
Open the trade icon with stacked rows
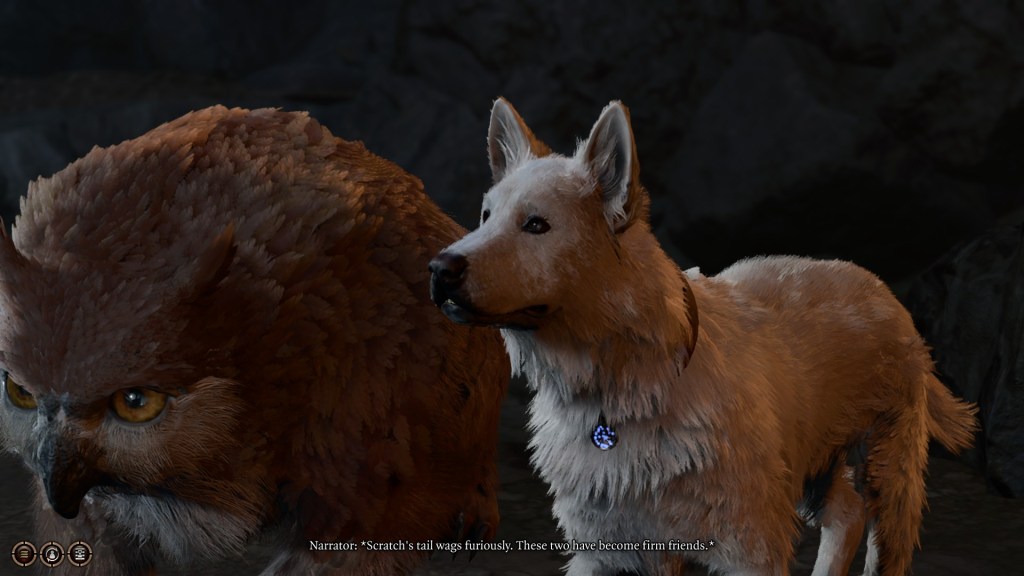coord(80,553)
